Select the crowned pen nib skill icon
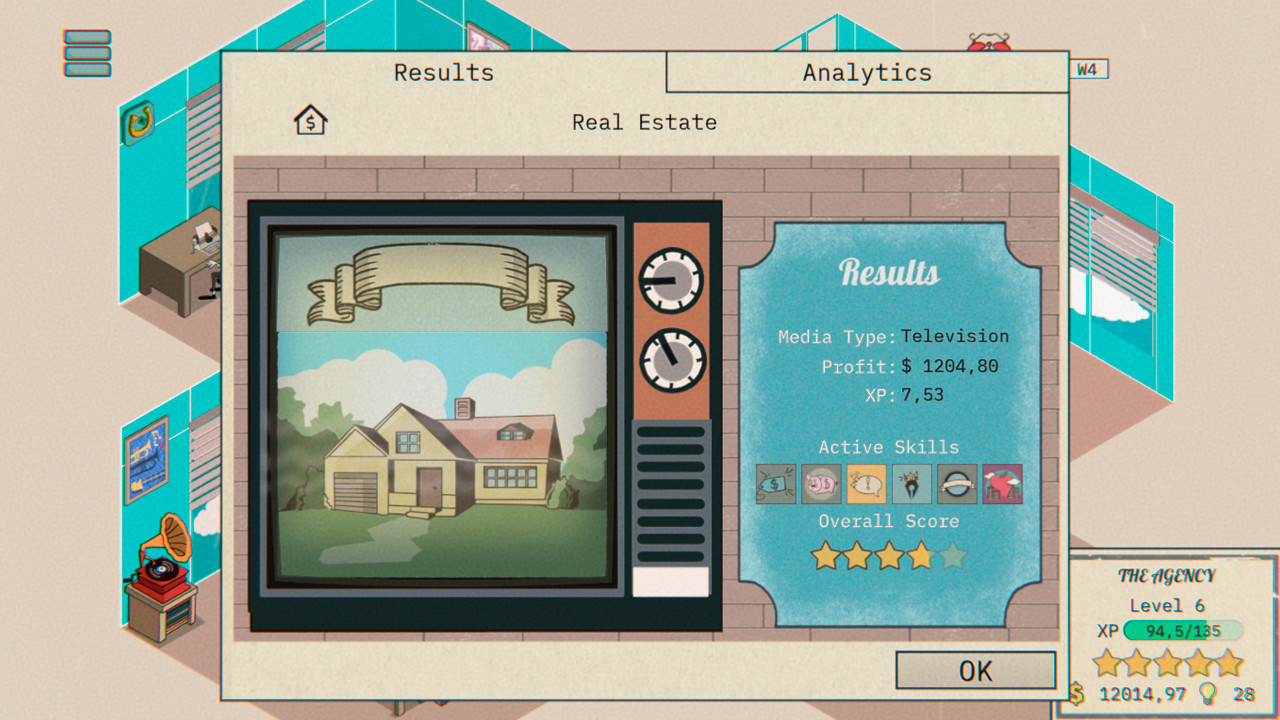Image resolution: width=1280 pixels, height=720 pixels. pyautogui.click(x=910, y=484)
